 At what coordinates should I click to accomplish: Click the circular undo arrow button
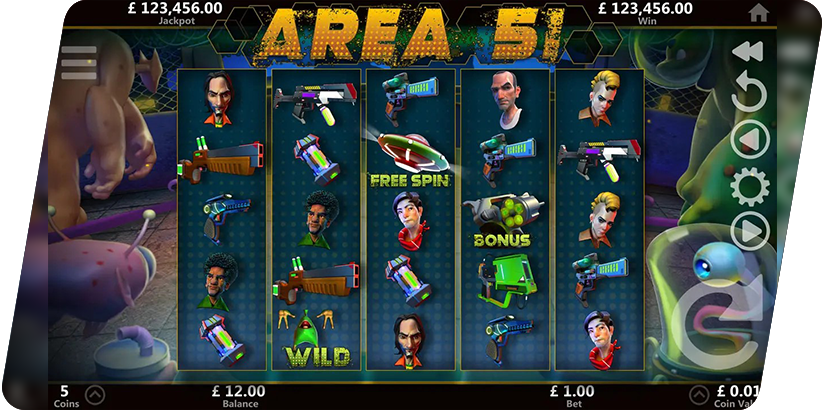coord(749,94)
